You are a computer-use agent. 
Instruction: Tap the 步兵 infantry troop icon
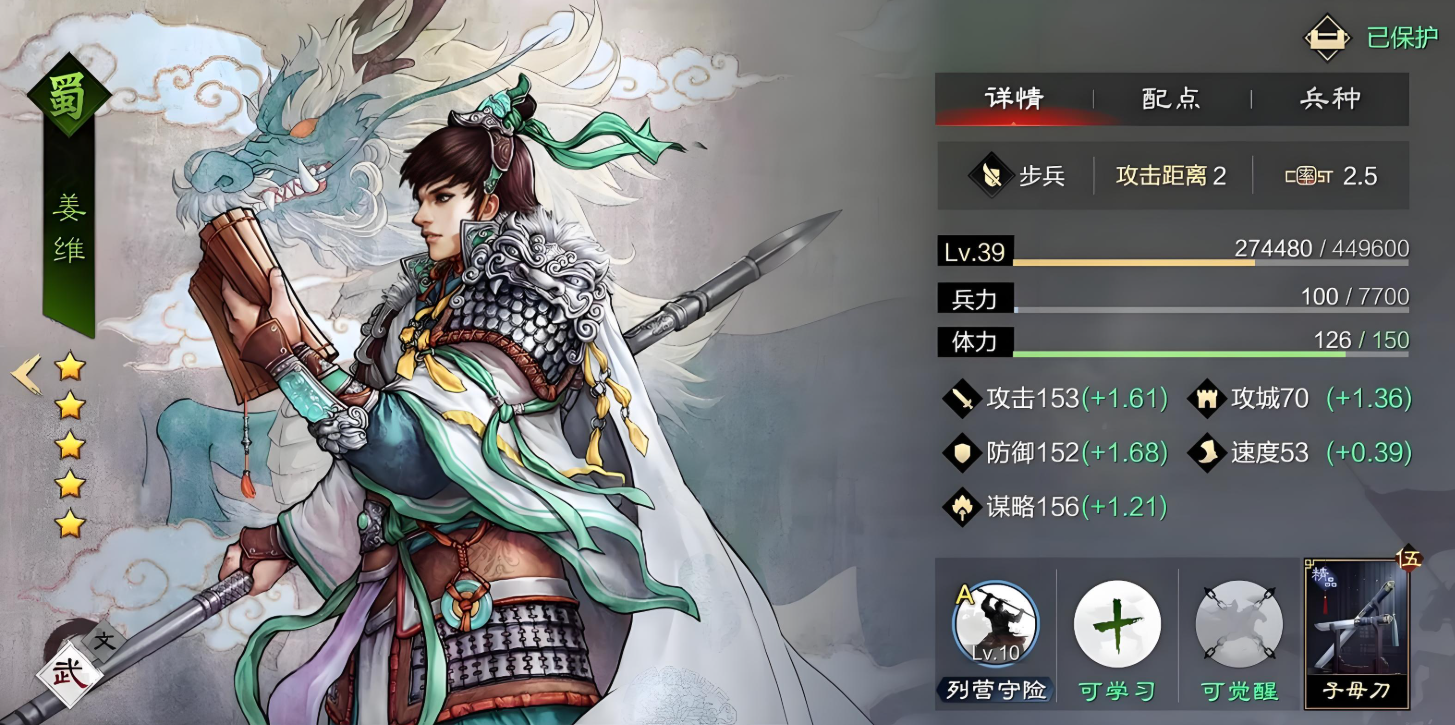pos(991,176)
